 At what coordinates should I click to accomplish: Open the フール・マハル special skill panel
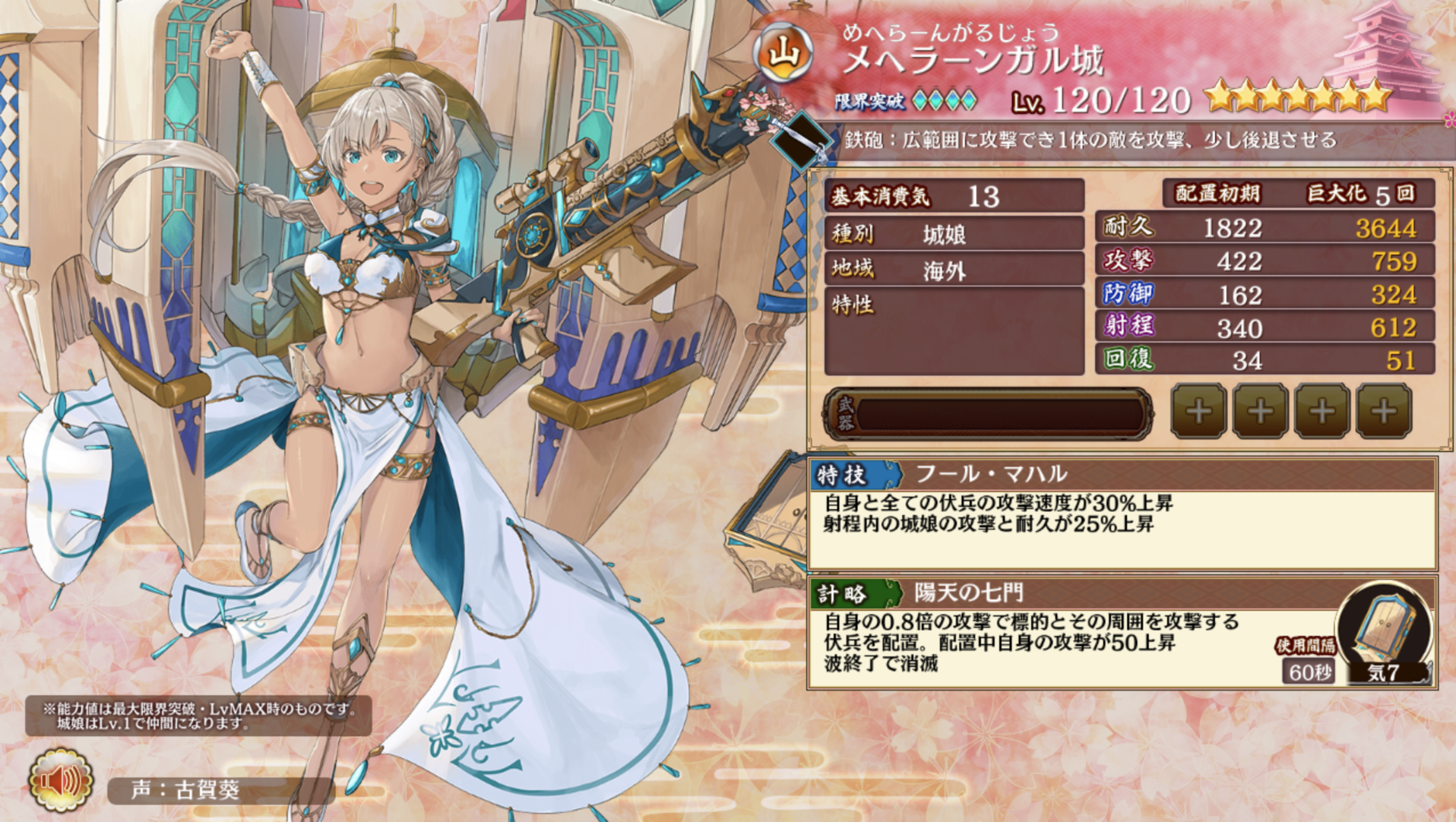(x=1122, y=513)
